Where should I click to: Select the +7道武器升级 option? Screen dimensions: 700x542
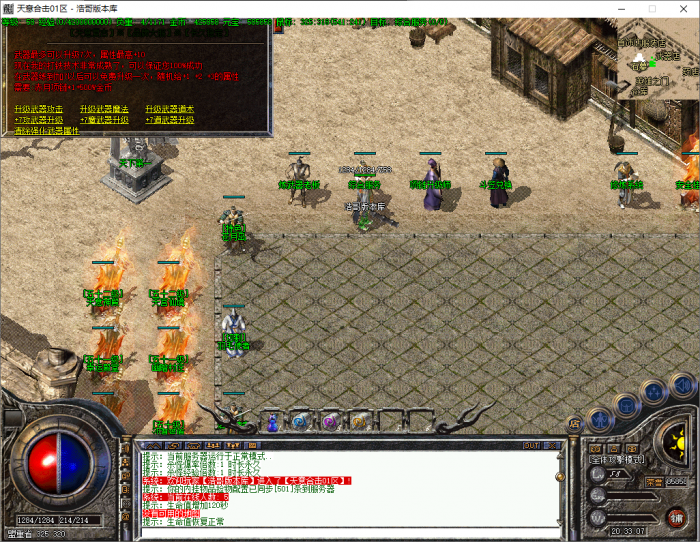[x=170, y=120]
